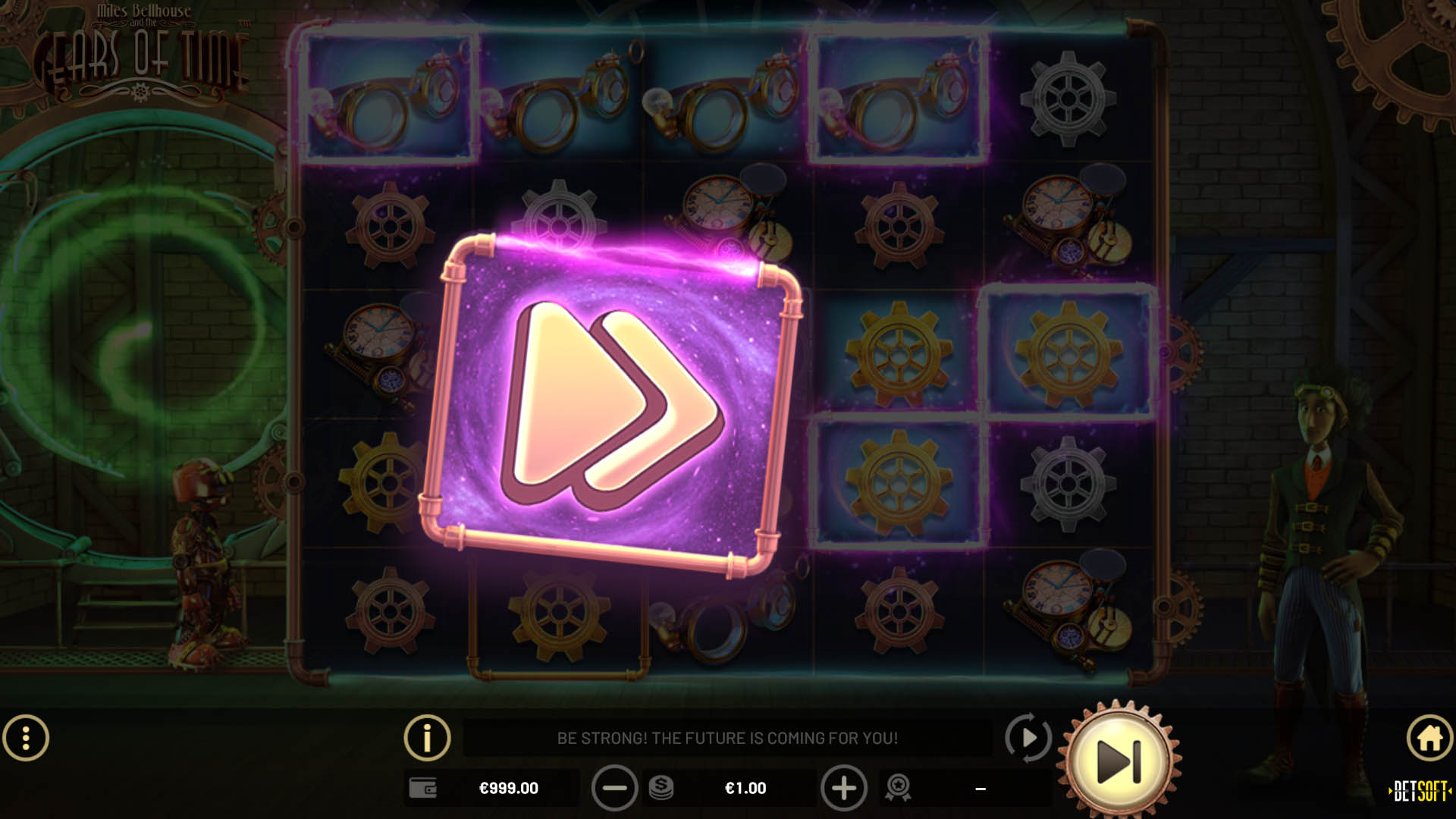The width and height of the screenshot is (1456, 819).
Task: Open the paytable with the info icon
Action: click(427, 736)
